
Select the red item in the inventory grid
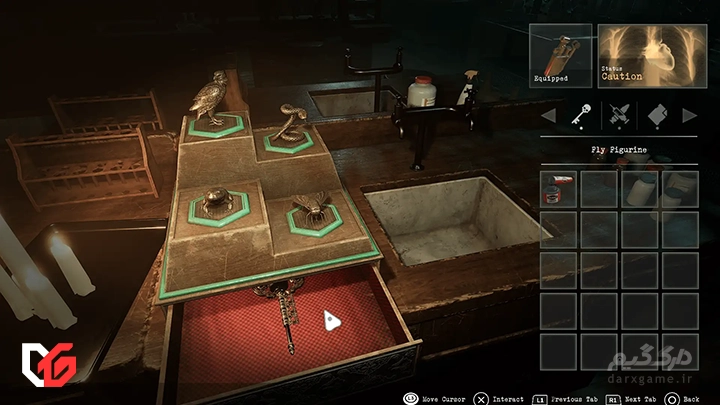point(559,189)
